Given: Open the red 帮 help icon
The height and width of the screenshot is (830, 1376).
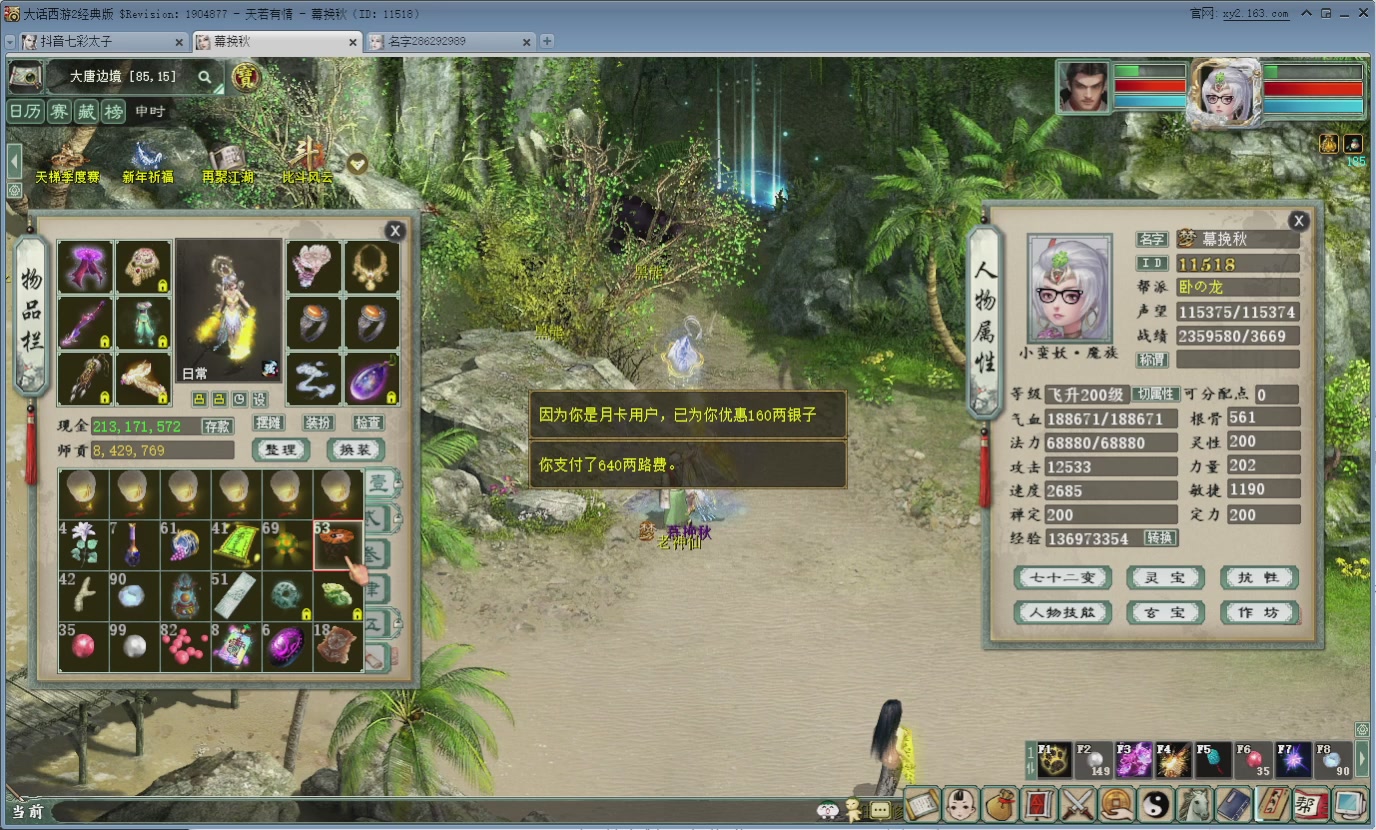Looking at the screenshot, I should tap(1311, 805).
